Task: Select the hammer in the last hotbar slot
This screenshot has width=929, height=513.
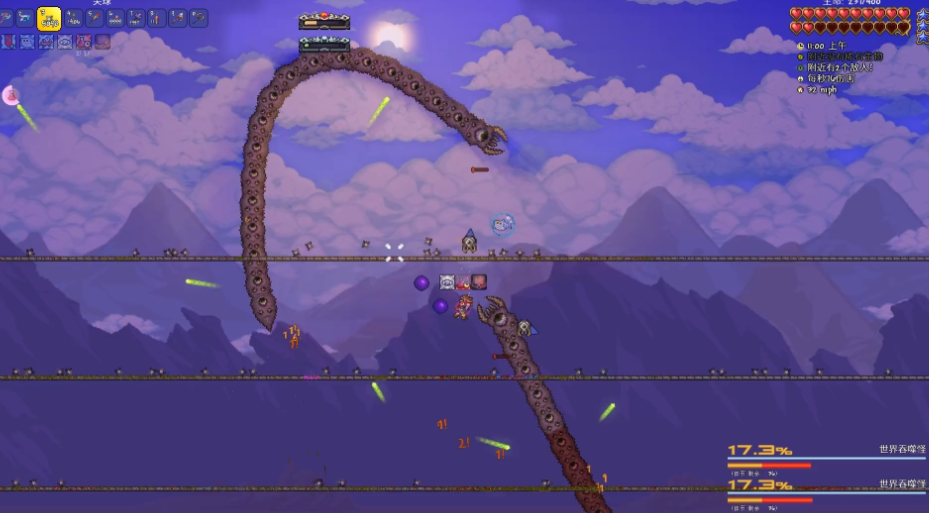Action: (199, 18)
